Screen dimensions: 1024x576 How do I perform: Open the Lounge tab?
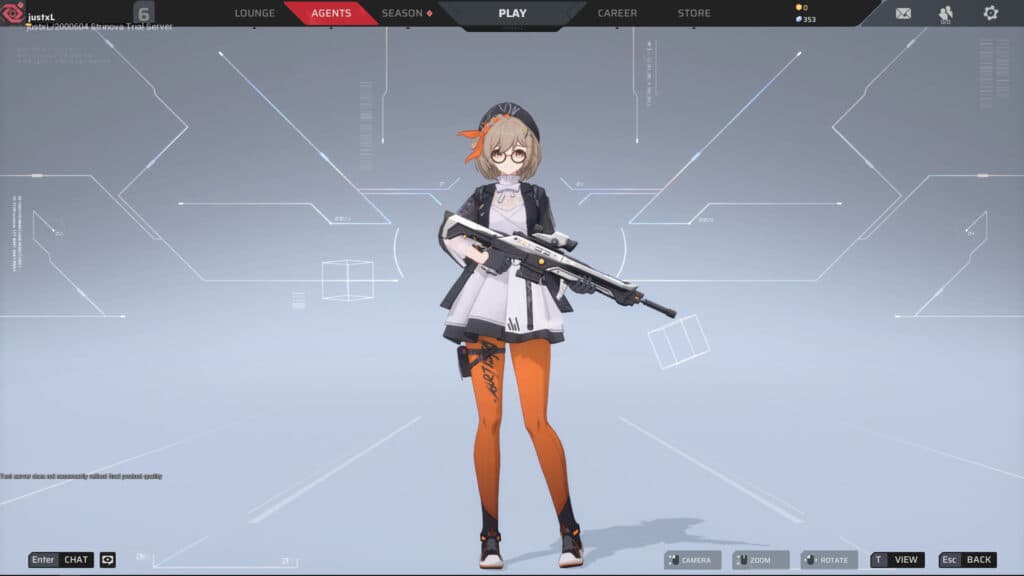[x=254, y=13]
